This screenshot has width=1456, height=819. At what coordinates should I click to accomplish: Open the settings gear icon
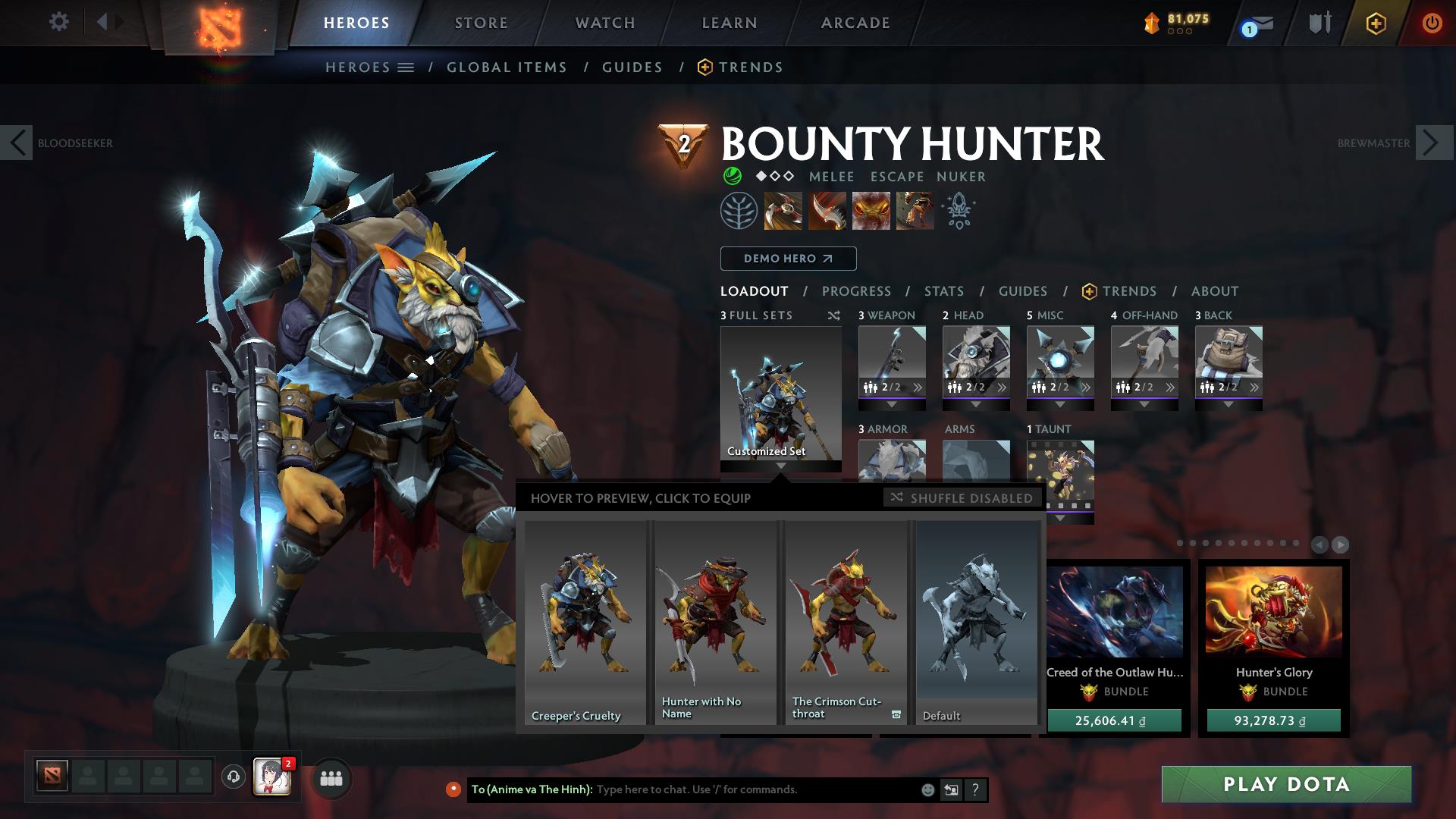(x=59, y=22)
